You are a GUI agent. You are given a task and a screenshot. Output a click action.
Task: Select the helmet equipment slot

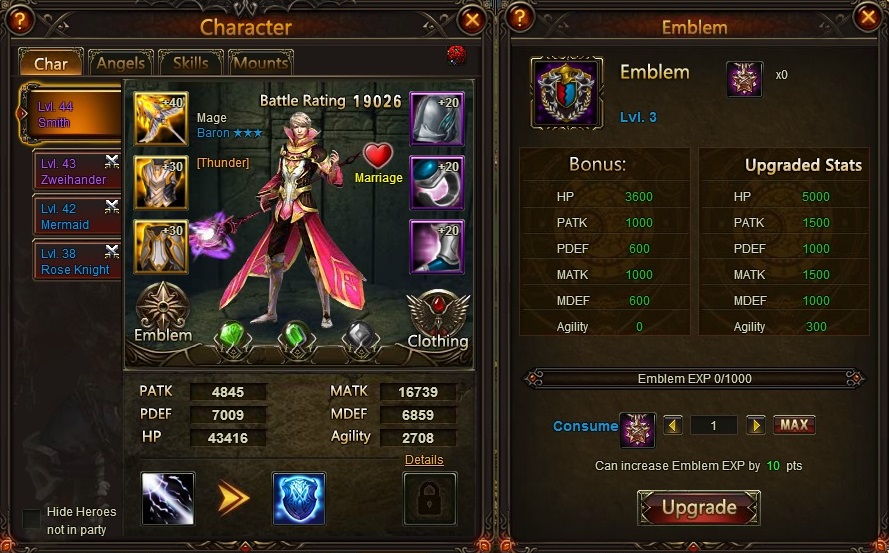[x=437, y=120]
